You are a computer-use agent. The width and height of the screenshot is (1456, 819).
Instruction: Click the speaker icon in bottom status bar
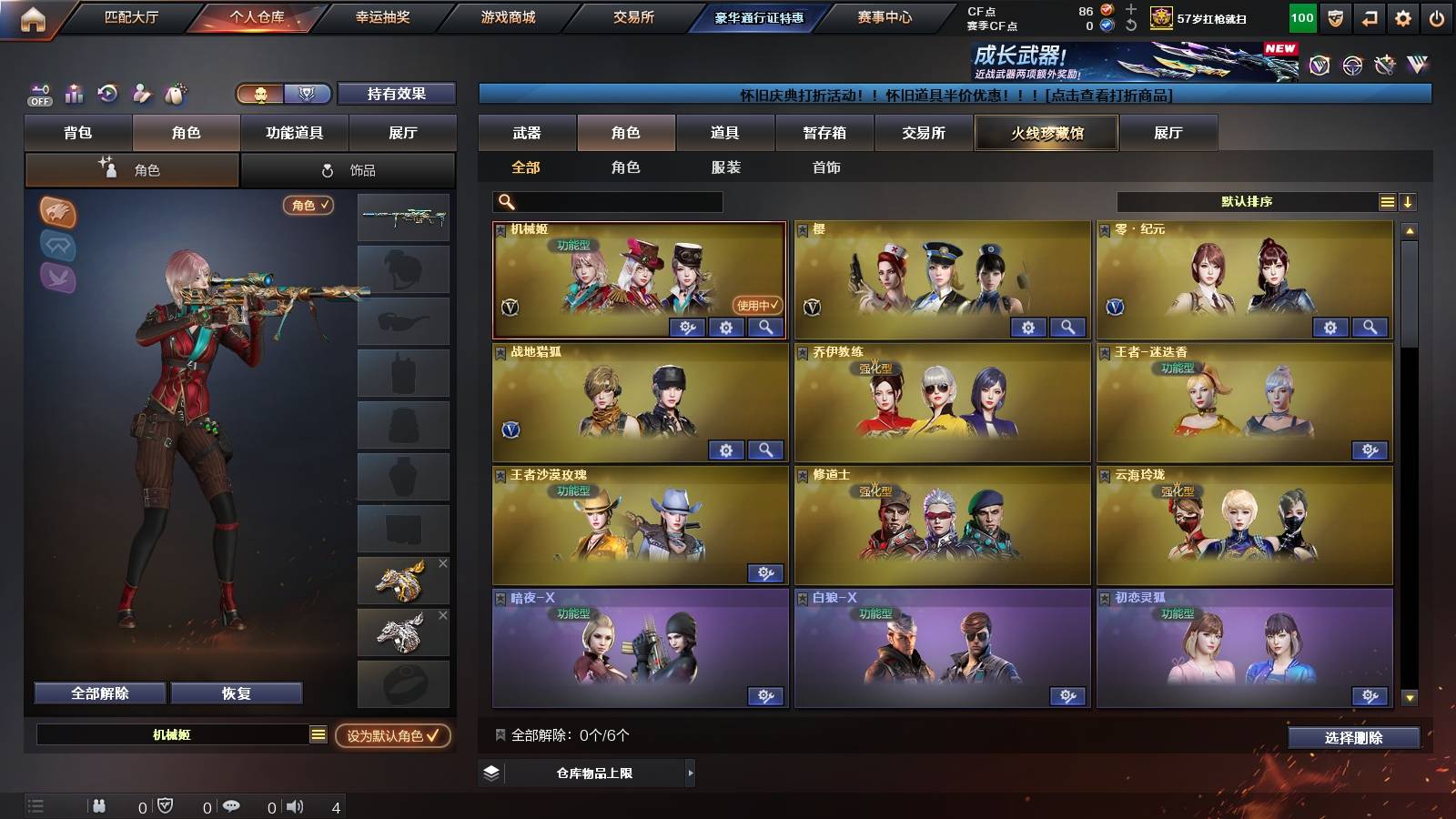pyautogui.click(x=293, y=804)
